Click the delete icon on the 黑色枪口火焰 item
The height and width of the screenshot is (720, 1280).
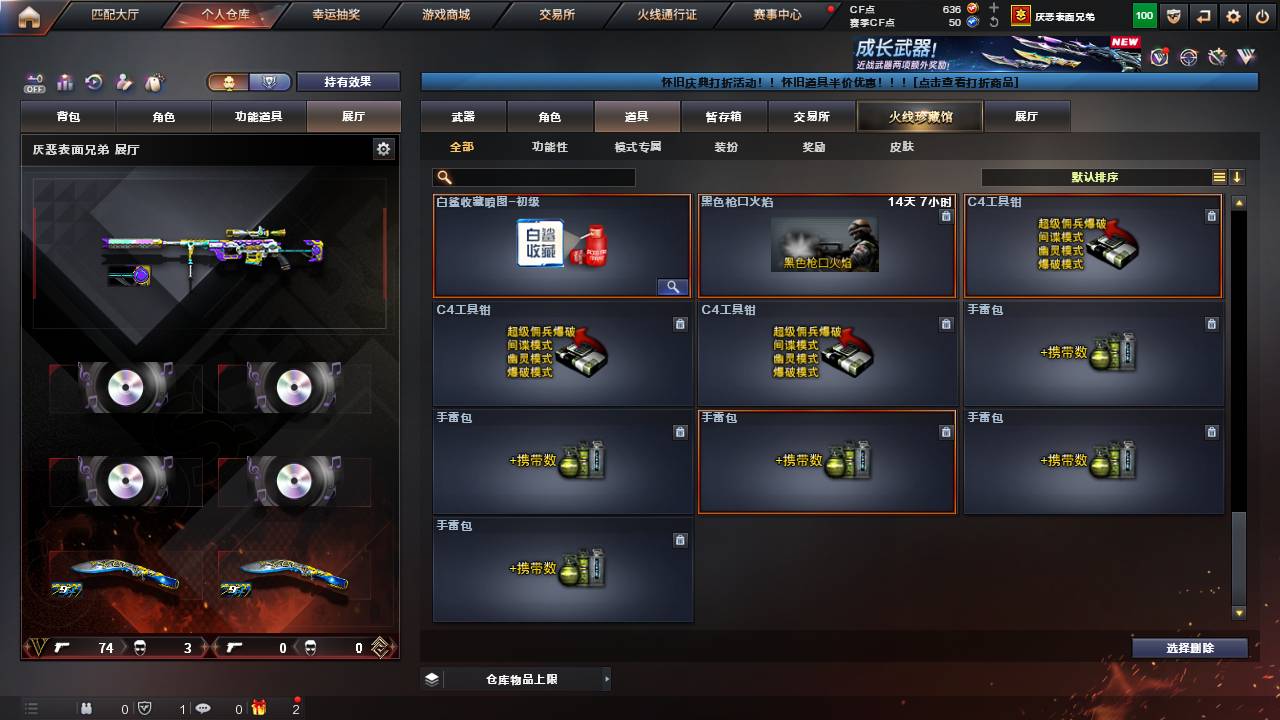(945, 215)
